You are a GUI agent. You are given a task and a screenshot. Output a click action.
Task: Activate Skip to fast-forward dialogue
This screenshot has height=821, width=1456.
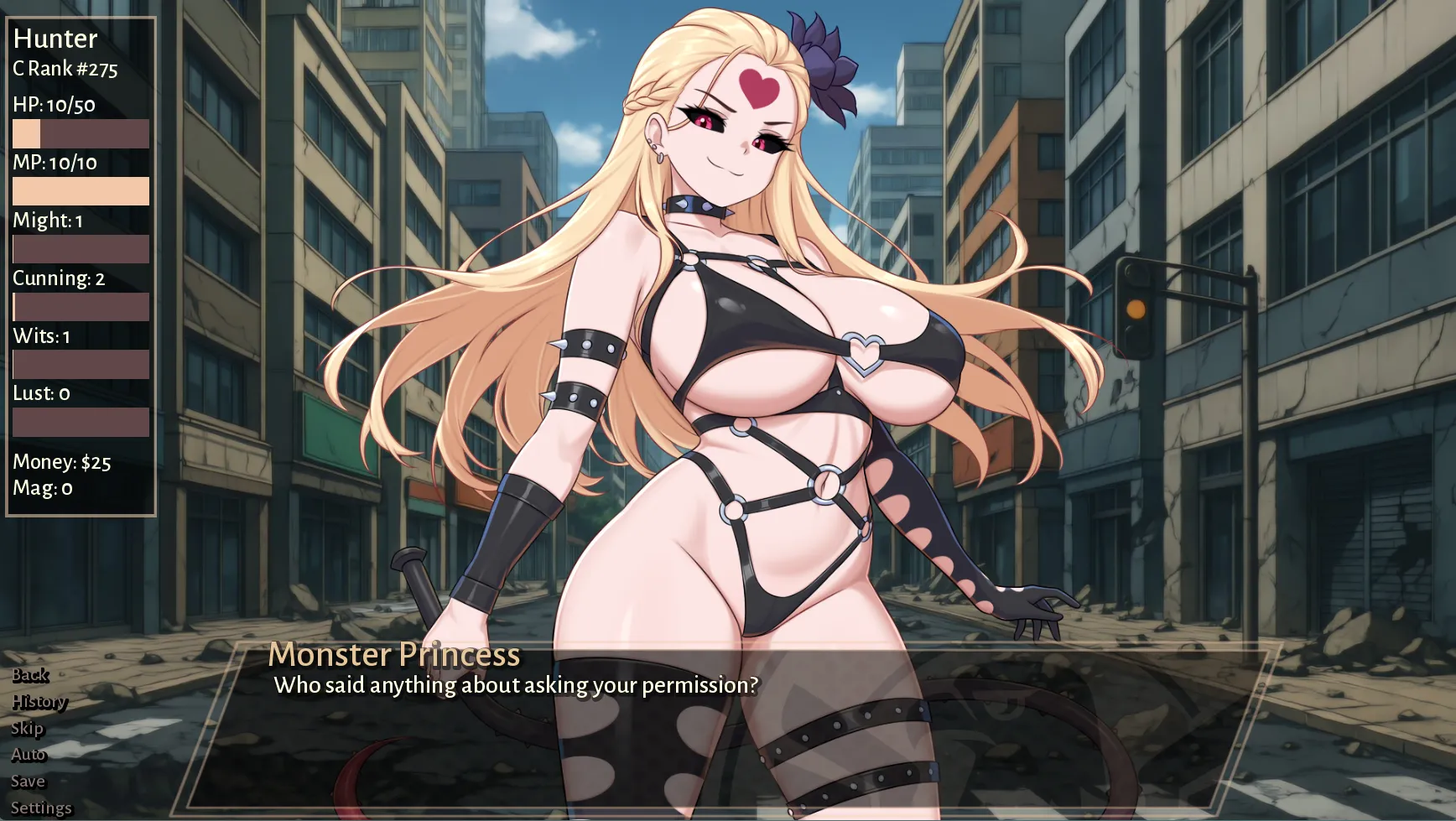click(x=27, y=728)
